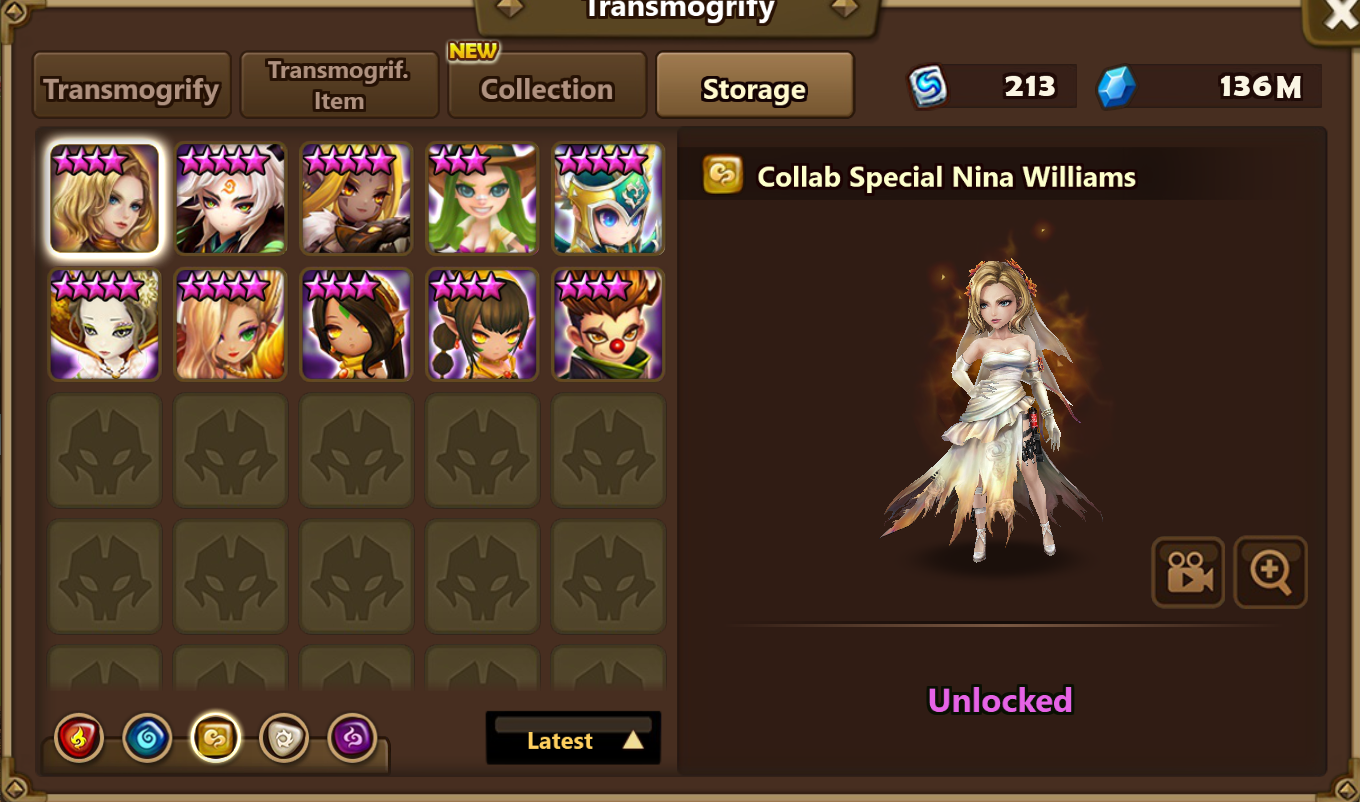Screen dimensions: 1360x802
Task: Play the transmog preview video camera
Action: (x=1188, y=573)
